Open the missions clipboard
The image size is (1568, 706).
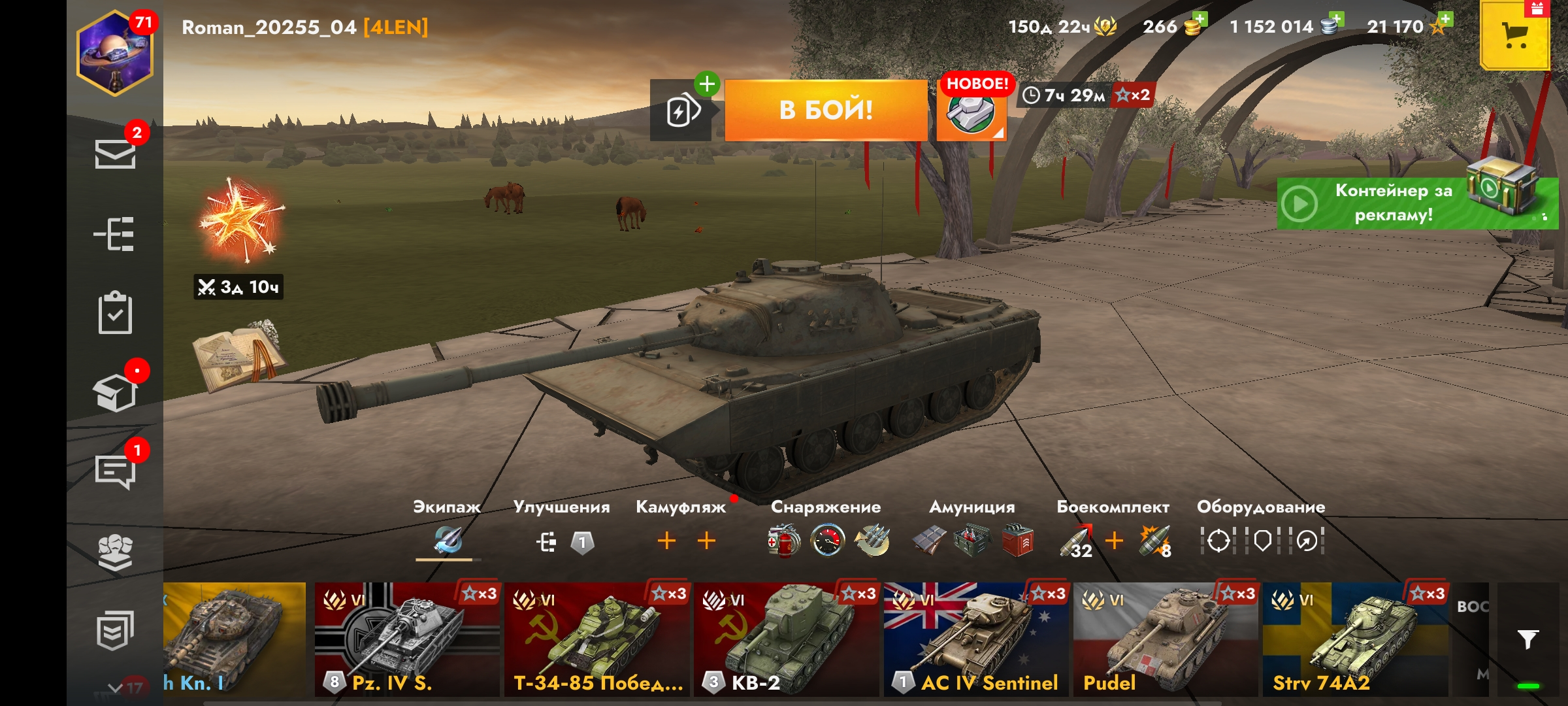pyautogui.click(x=115, y=314)
